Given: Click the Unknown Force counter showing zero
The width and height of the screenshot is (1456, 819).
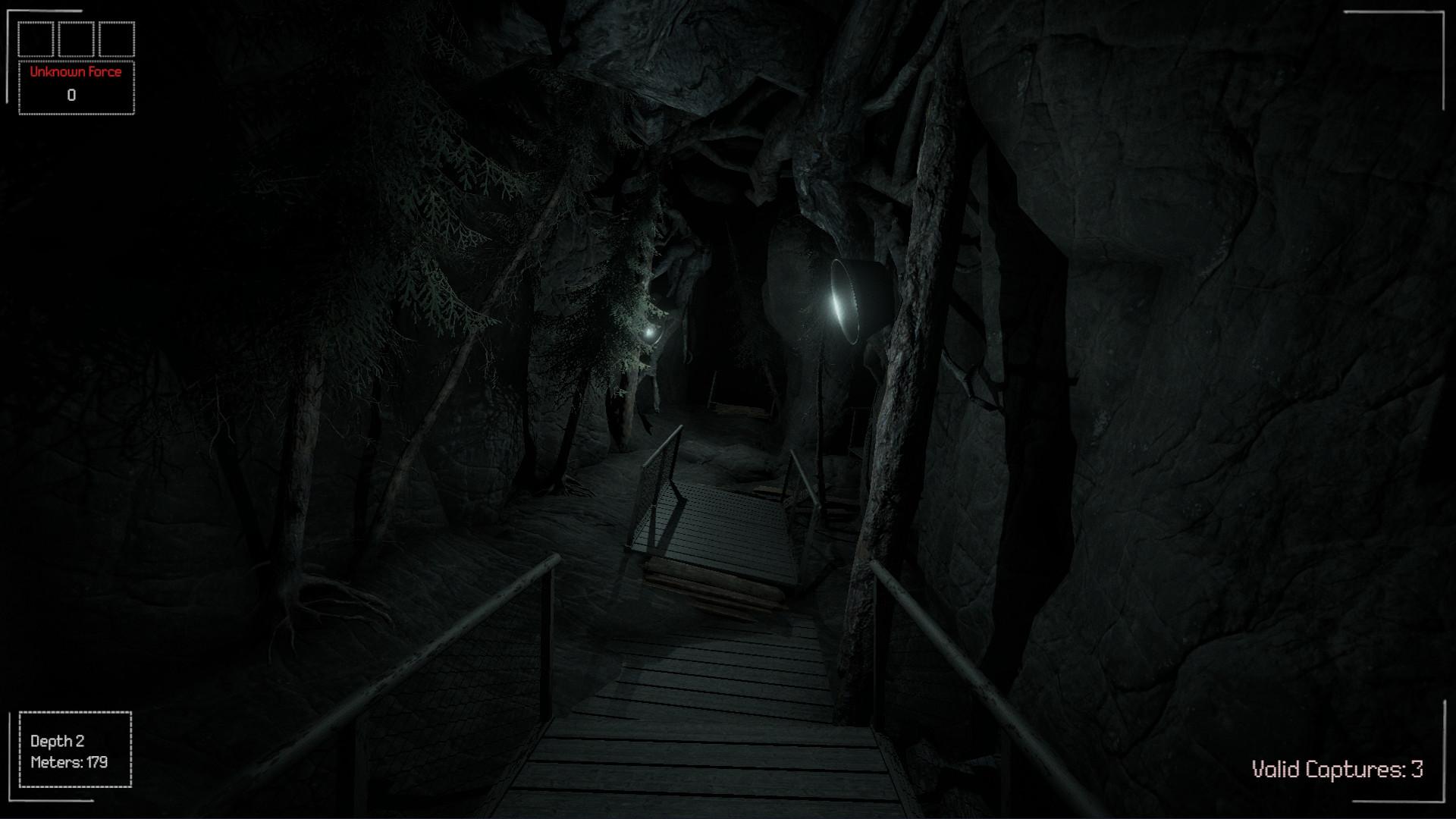Looking at the screenshot, I should pyautogui.click(x=72, y=95).
